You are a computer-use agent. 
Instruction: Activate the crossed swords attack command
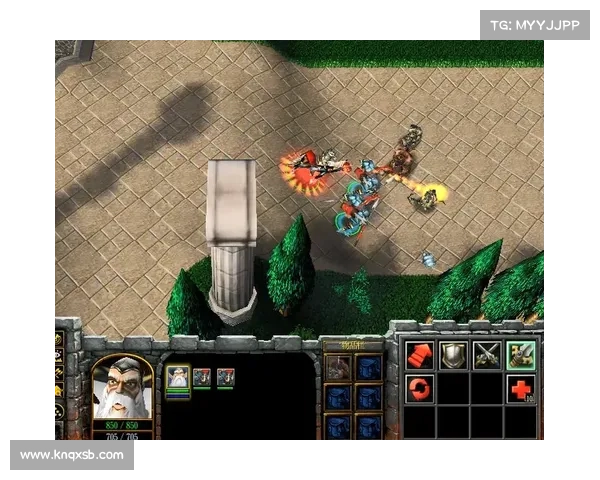(x=487, y=355)
